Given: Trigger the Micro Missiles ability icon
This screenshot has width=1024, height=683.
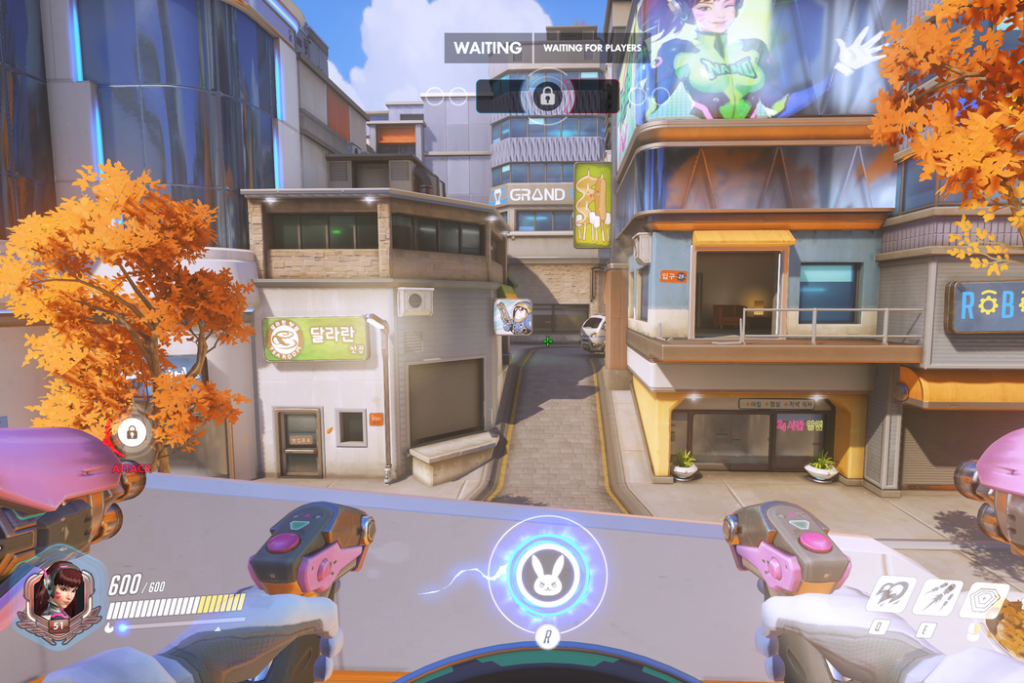Looking at the screenshot, I should point(937,597).
